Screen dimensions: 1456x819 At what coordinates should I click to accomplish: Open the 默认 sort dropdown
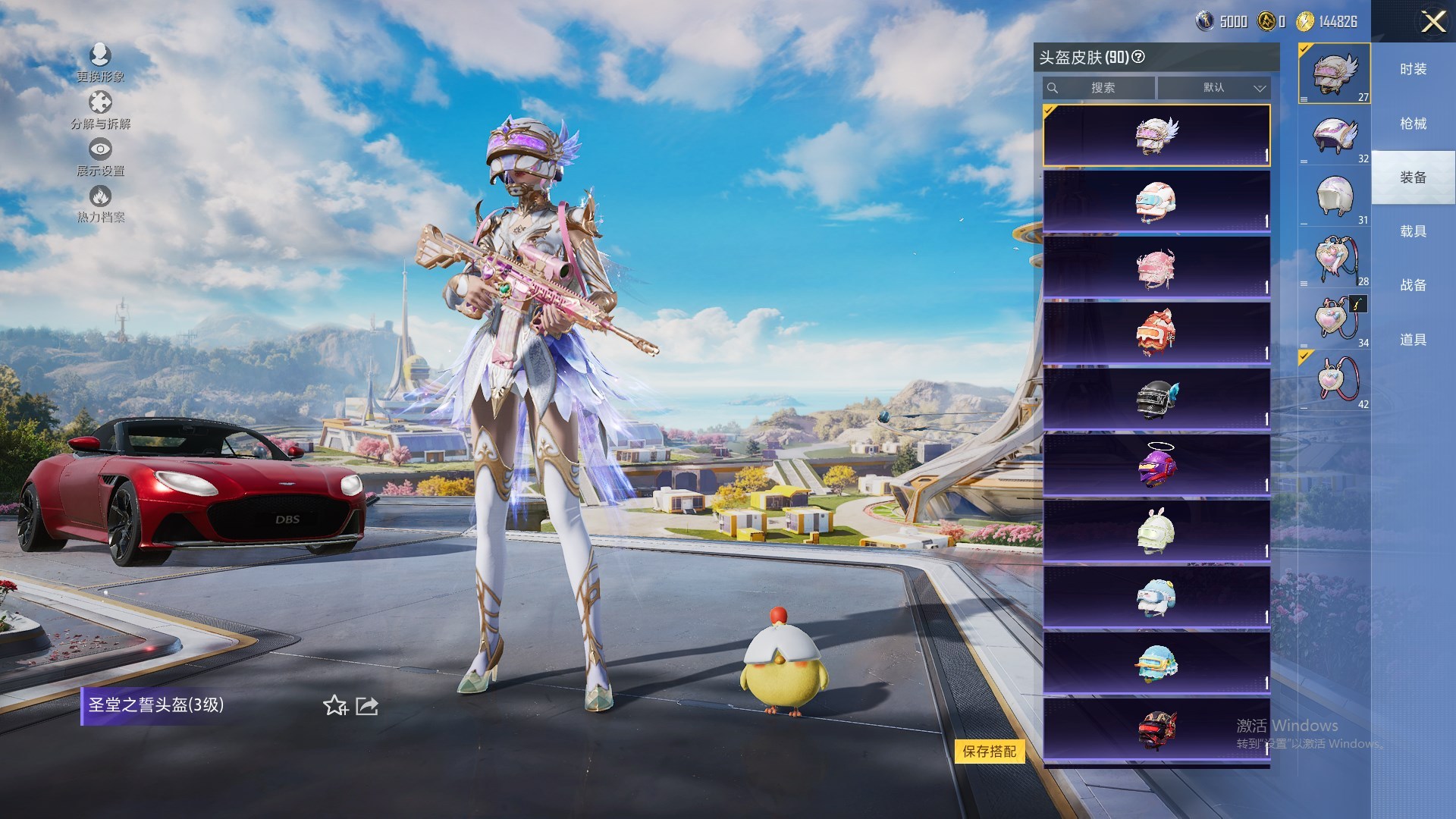[x=1214, y=88]
